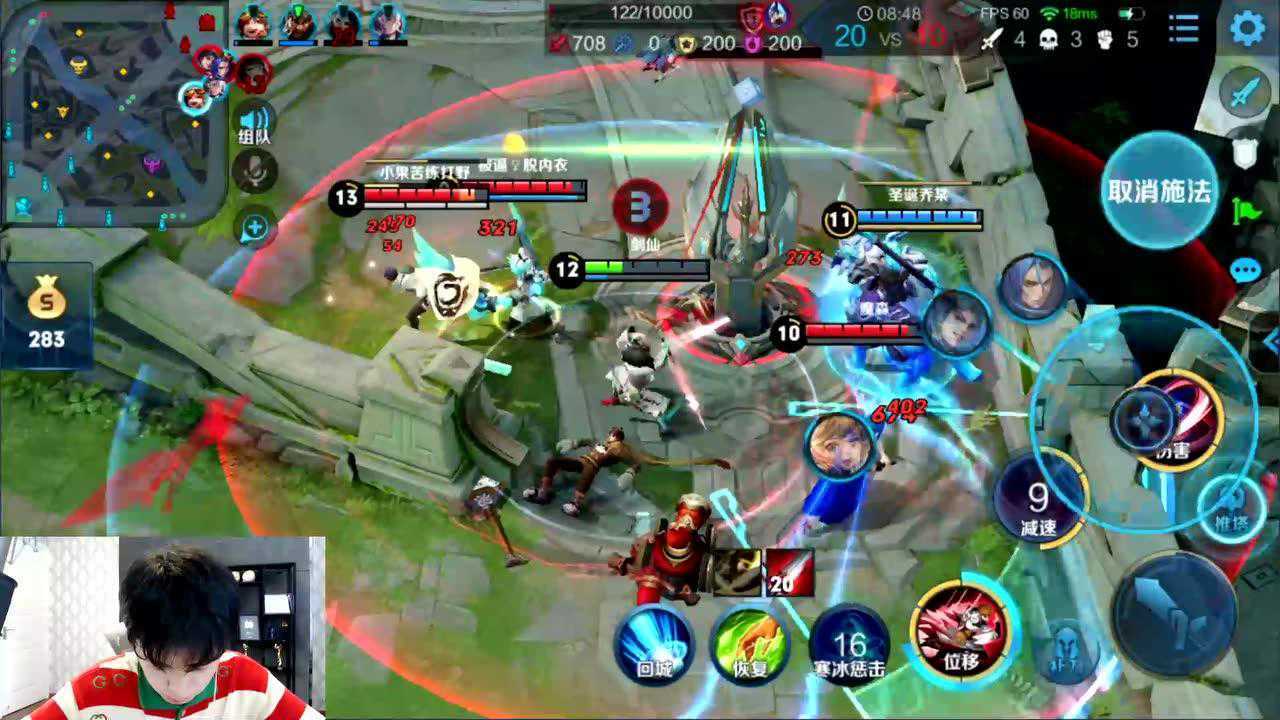This screenshot has height=720, width=1280.
Task: Toggle the microphone button
Action: point(255,172)
